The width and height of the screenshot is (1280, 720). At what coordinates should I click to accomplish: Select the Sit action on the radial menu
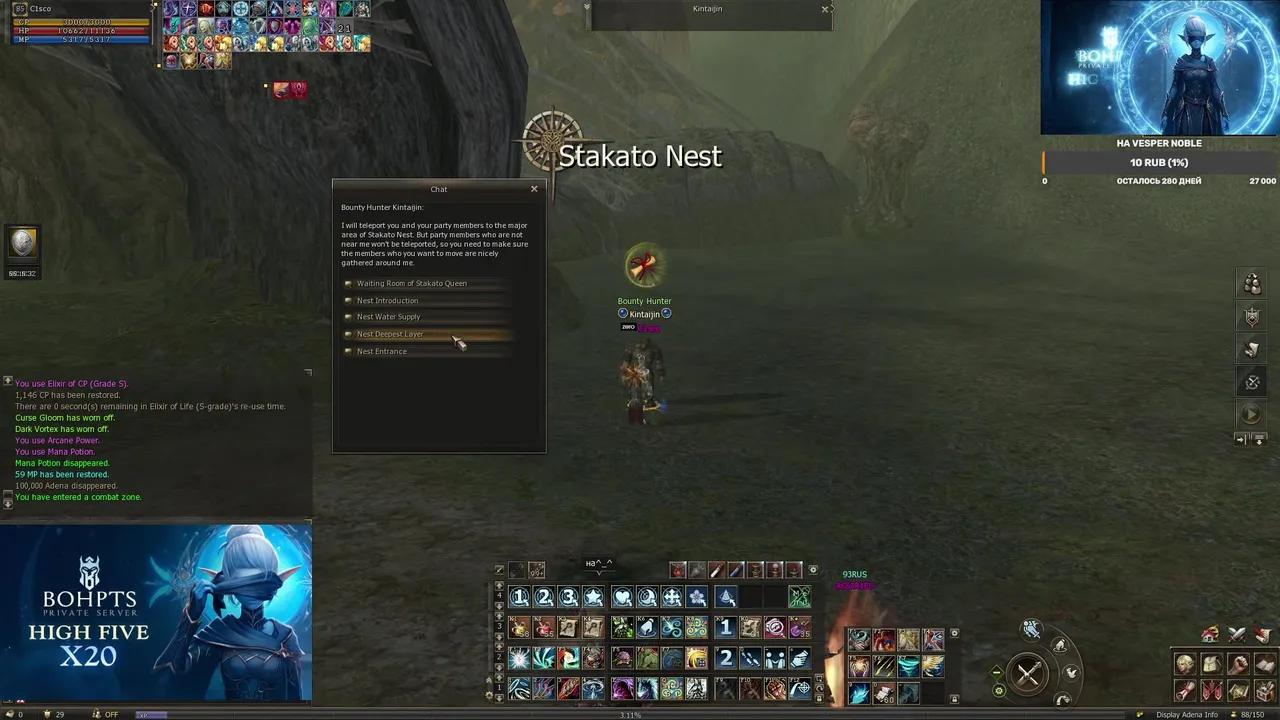(1059, 645)
